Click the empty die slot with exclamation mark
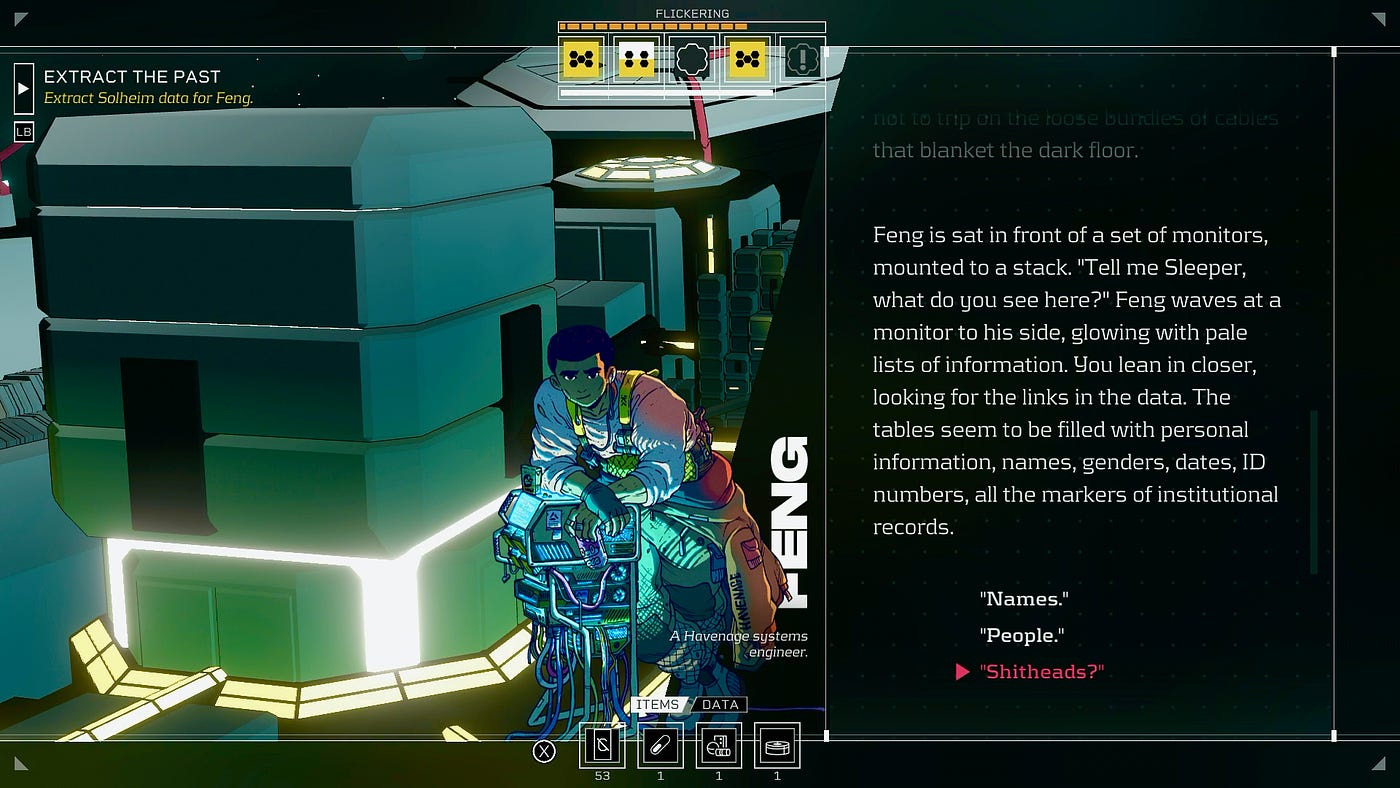This screenshot has height=788, width=1400. tap(800, 61)
